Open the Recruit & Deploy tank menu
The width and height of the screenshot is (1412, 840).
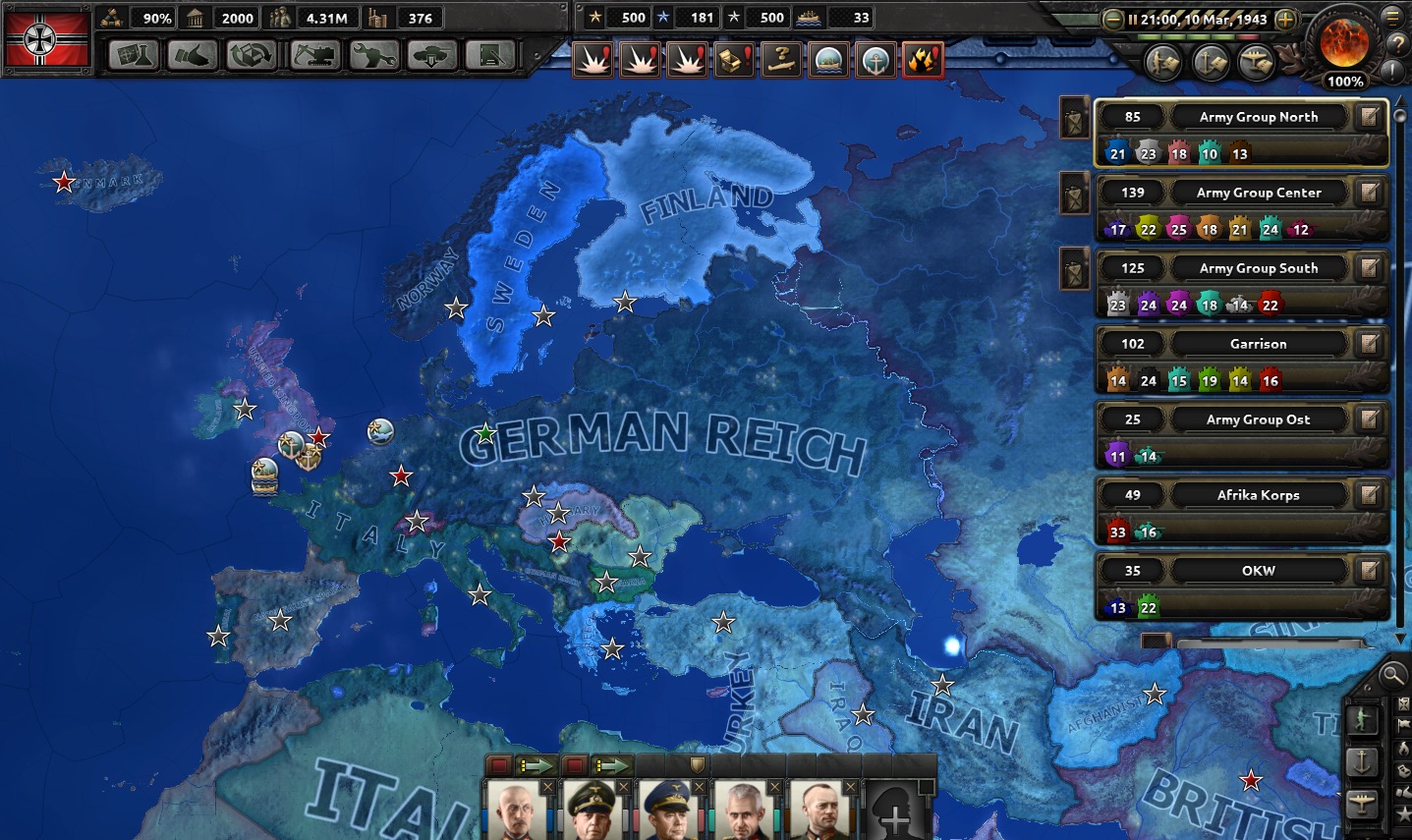[430, 56]
